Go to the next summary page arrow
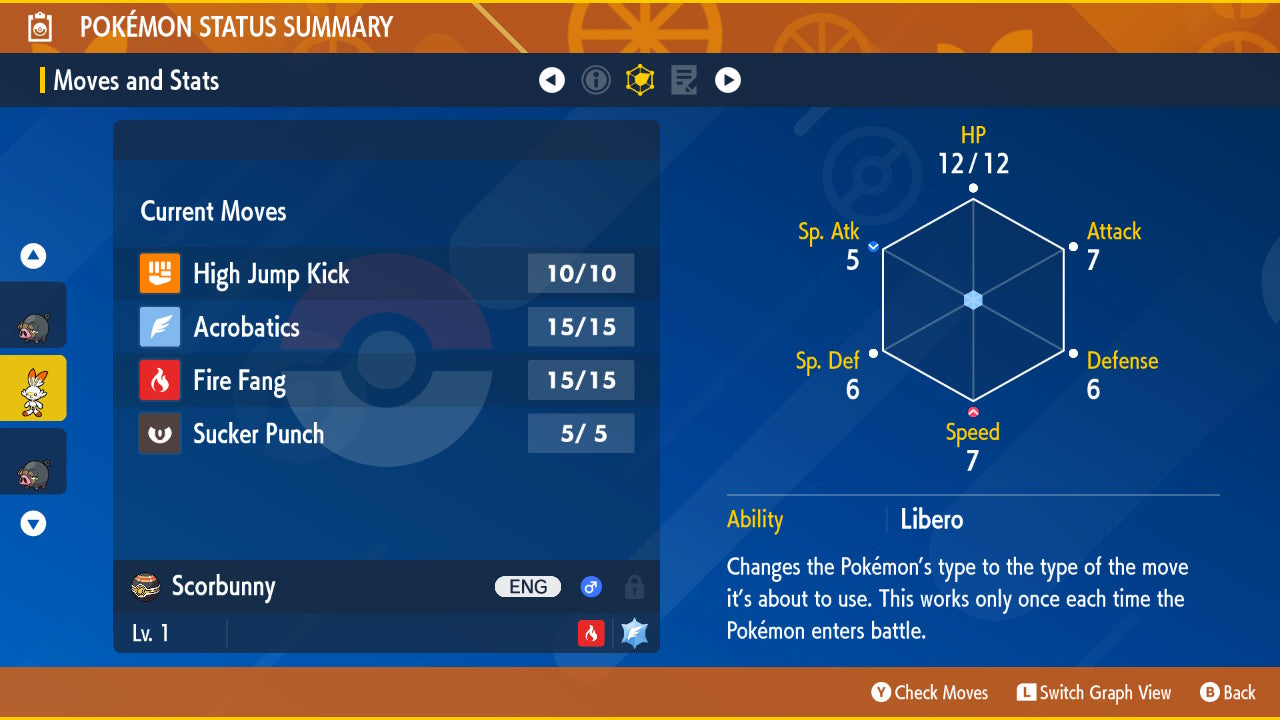The width and height of the screenshot is (1280, 720). click(728, 80)
